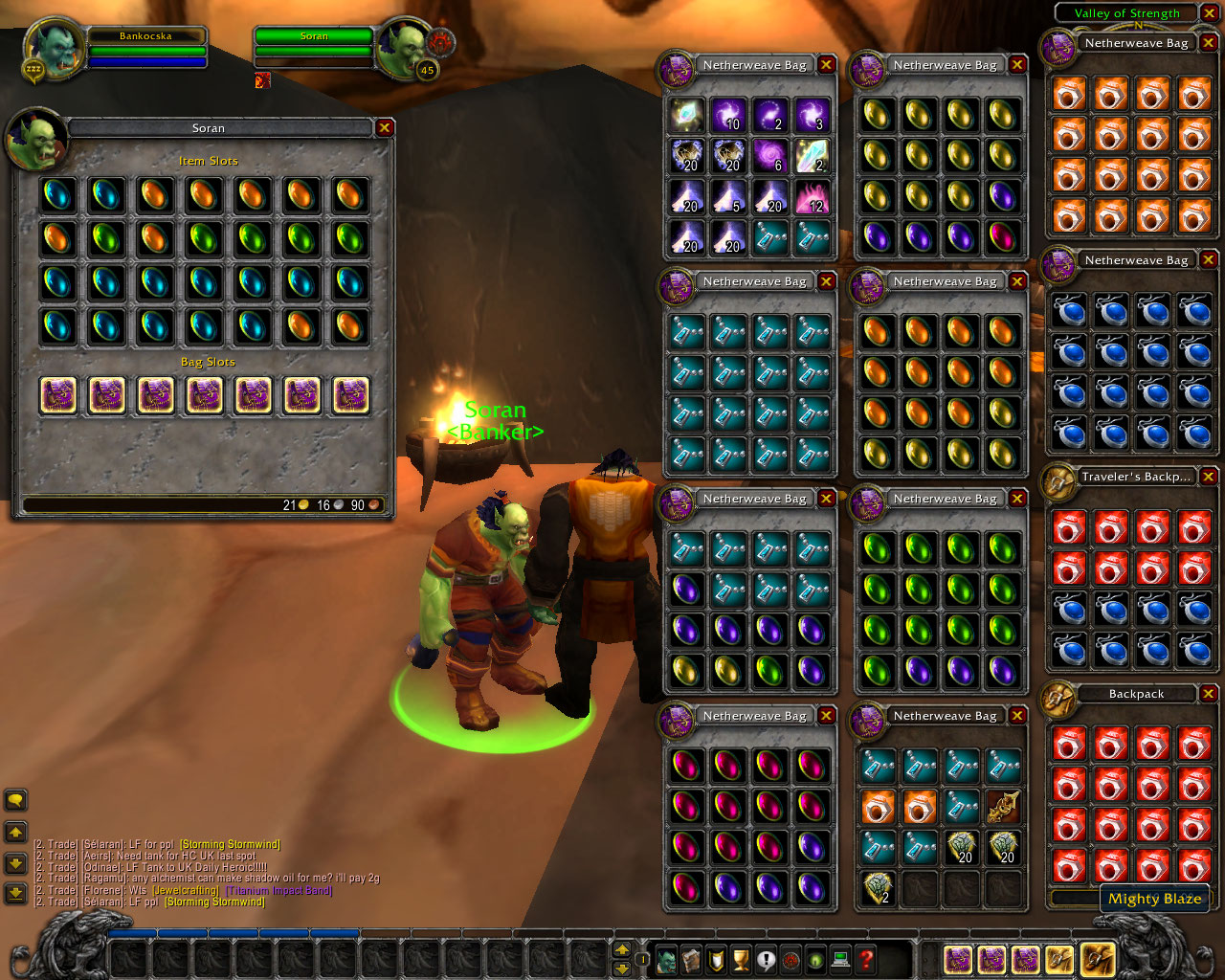The height and width of the screenshot is (980, 1225).
Task: Open the chat speech bubble menu
Action: [15, 800]
